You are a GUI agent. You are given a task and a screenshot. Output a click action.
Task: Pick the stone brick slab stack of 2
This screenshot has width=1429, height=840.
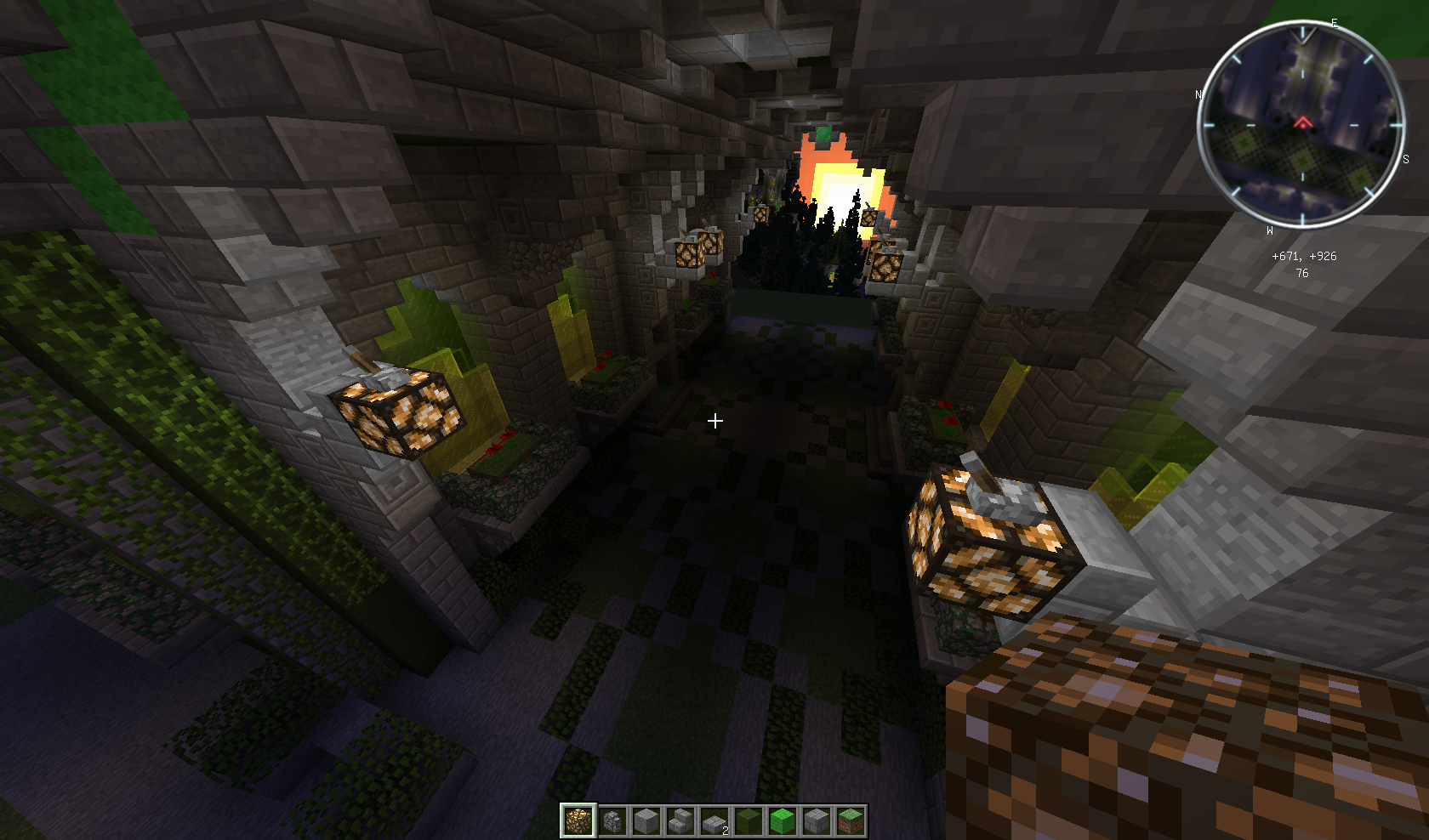pos(714,821)
